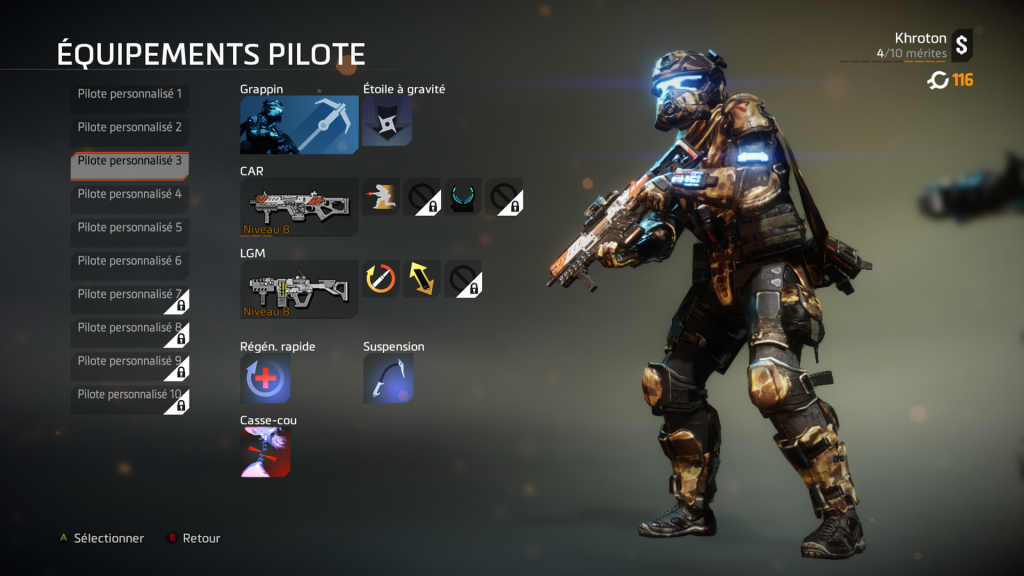The width and height of the screenshot is (1024, 576).
Task: Select Pilote personnalisé 4 loadout
Action: tap(129, 194)
